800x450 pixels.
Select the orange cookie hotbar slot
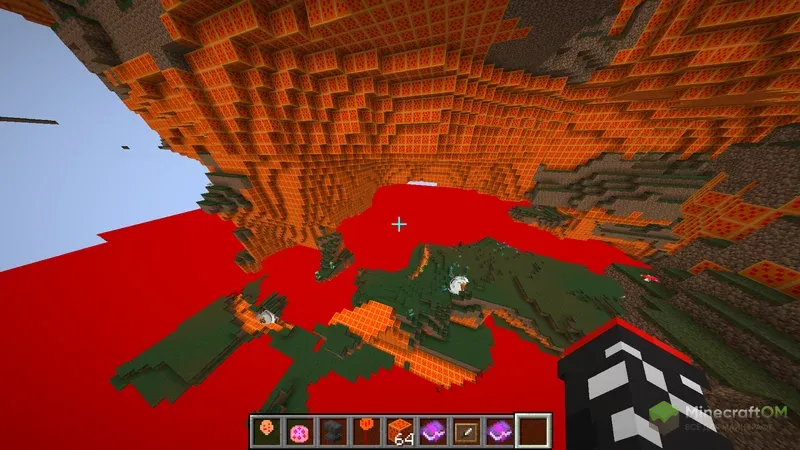tap(266, 430)
